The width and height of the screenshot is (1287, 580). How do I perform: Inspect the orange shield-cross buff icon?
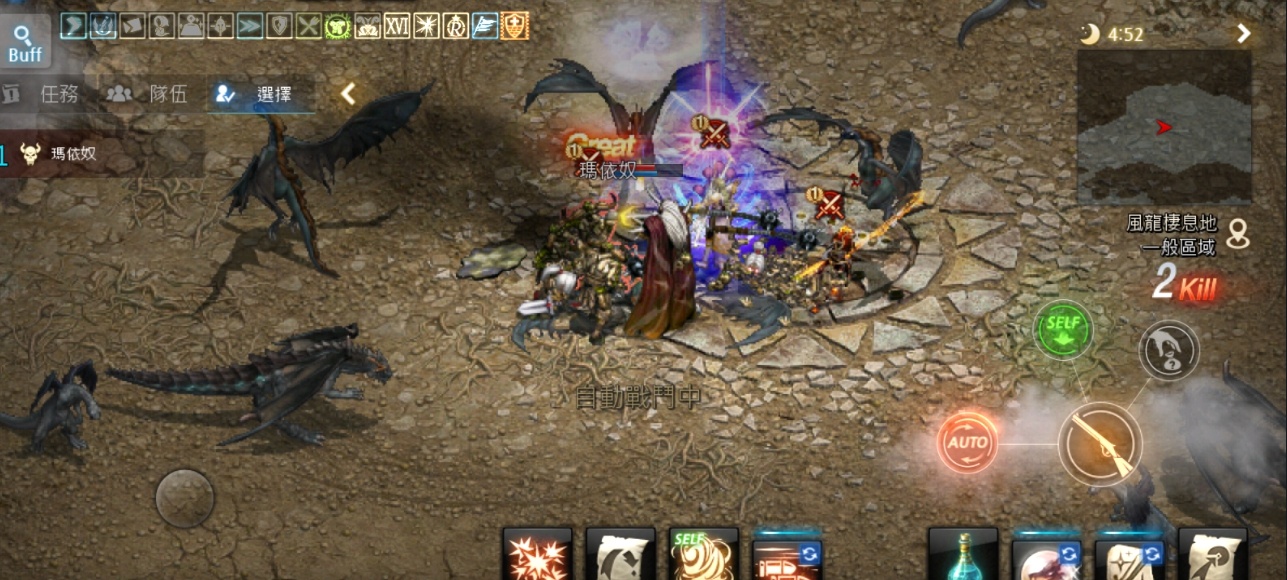(x=514, y=26)
